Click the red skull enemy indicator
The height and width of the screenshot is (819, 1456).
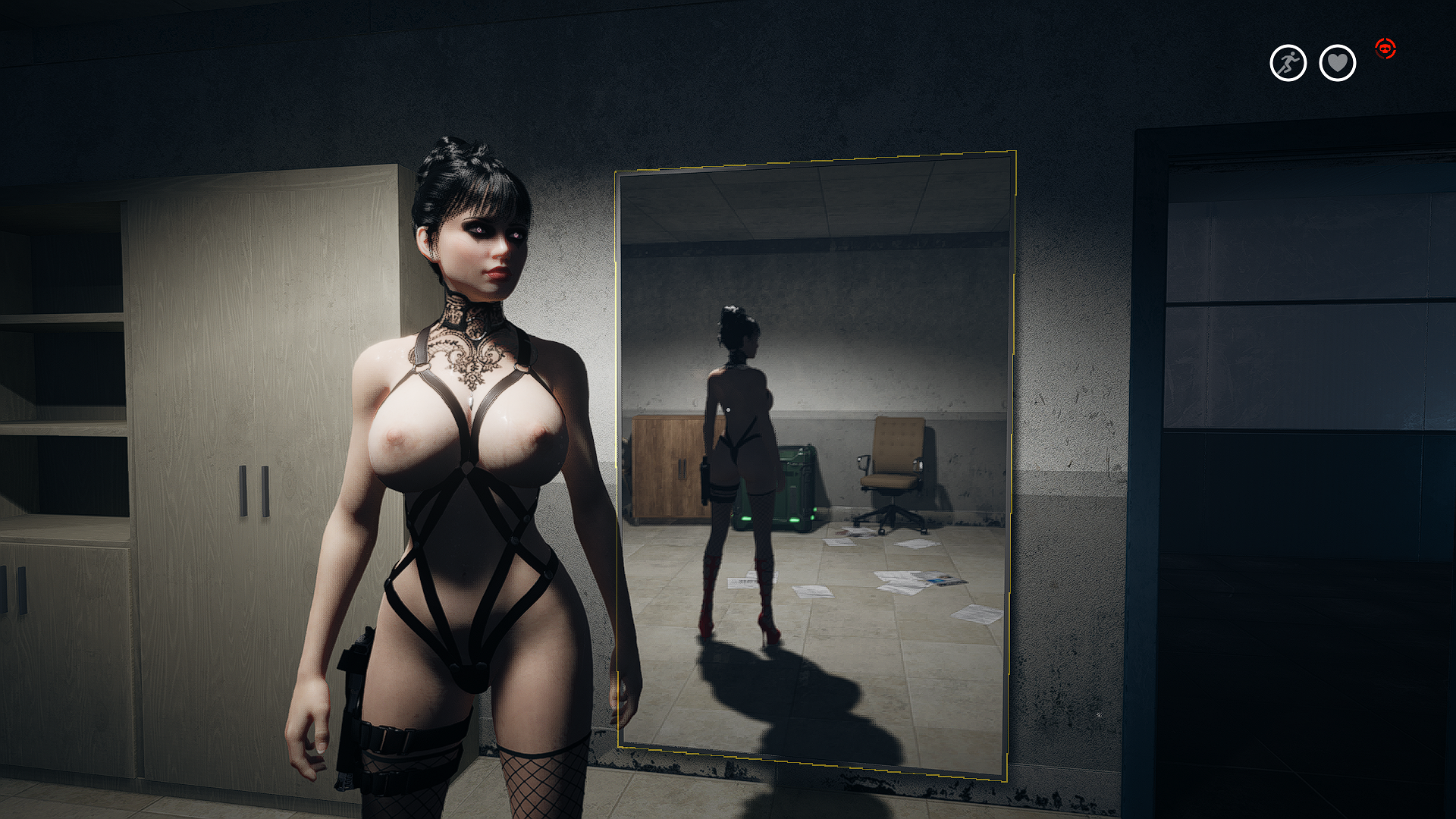coord(1387,49)
